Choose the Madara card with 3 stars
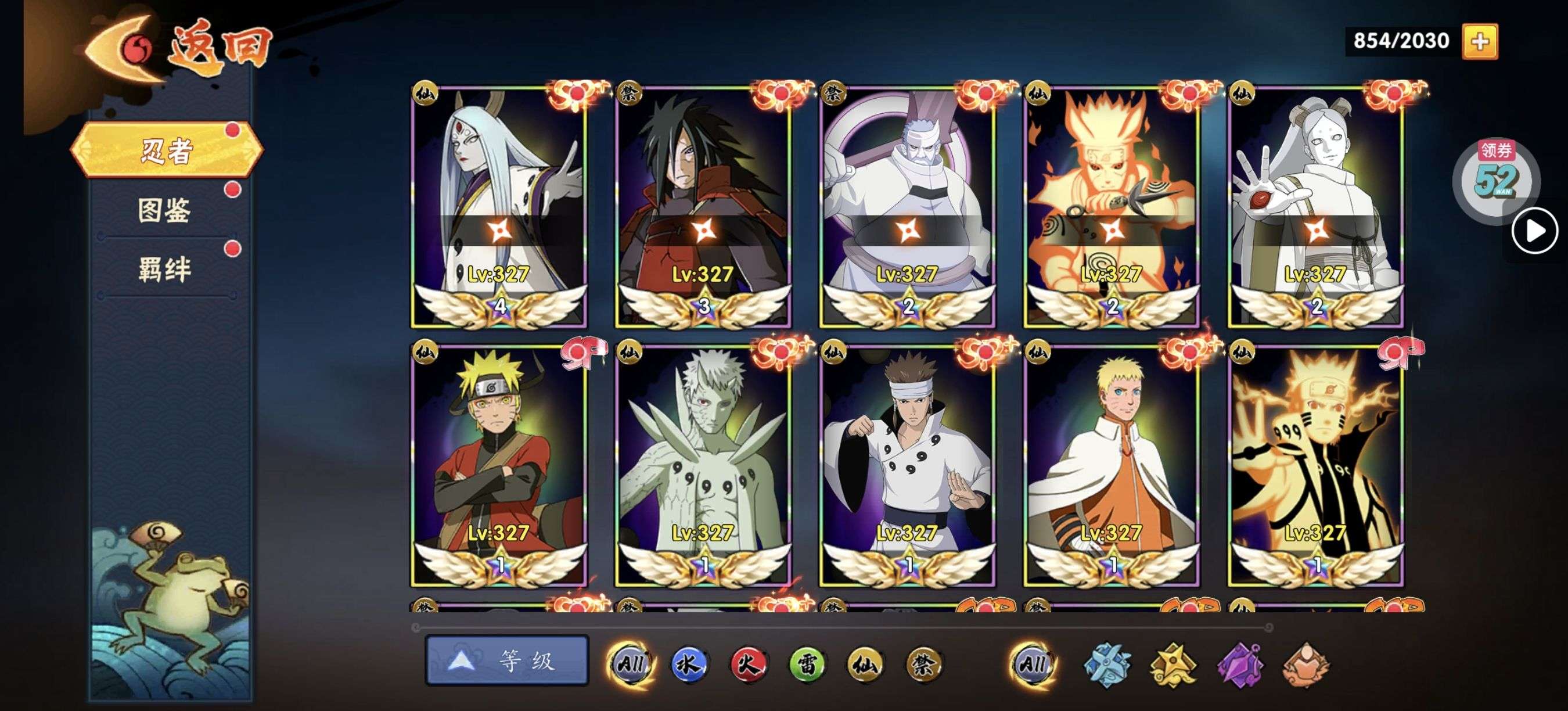 (703, 207)
